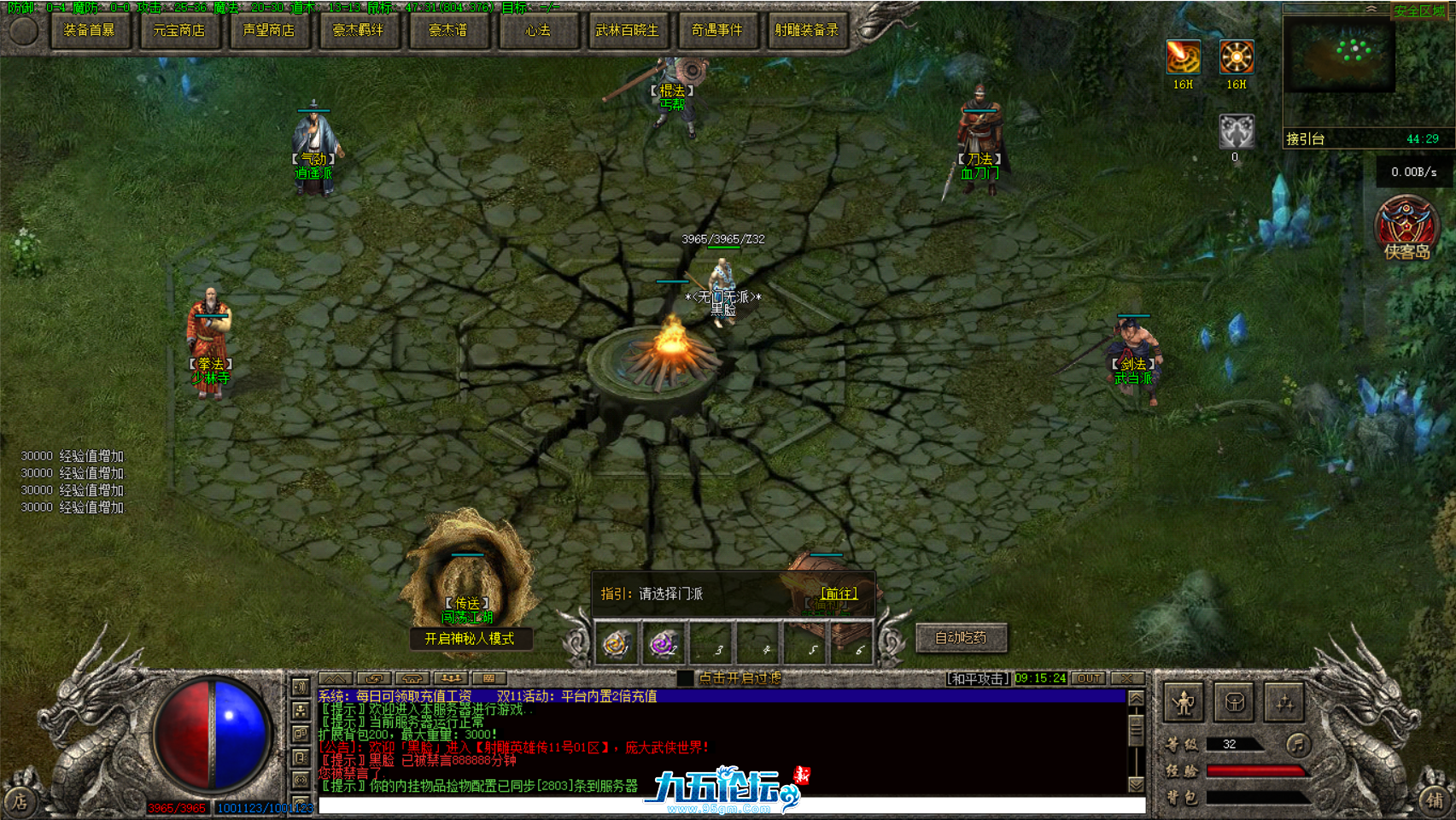Click the 店 circle icon at bottom-left

[x=20, y=800]
